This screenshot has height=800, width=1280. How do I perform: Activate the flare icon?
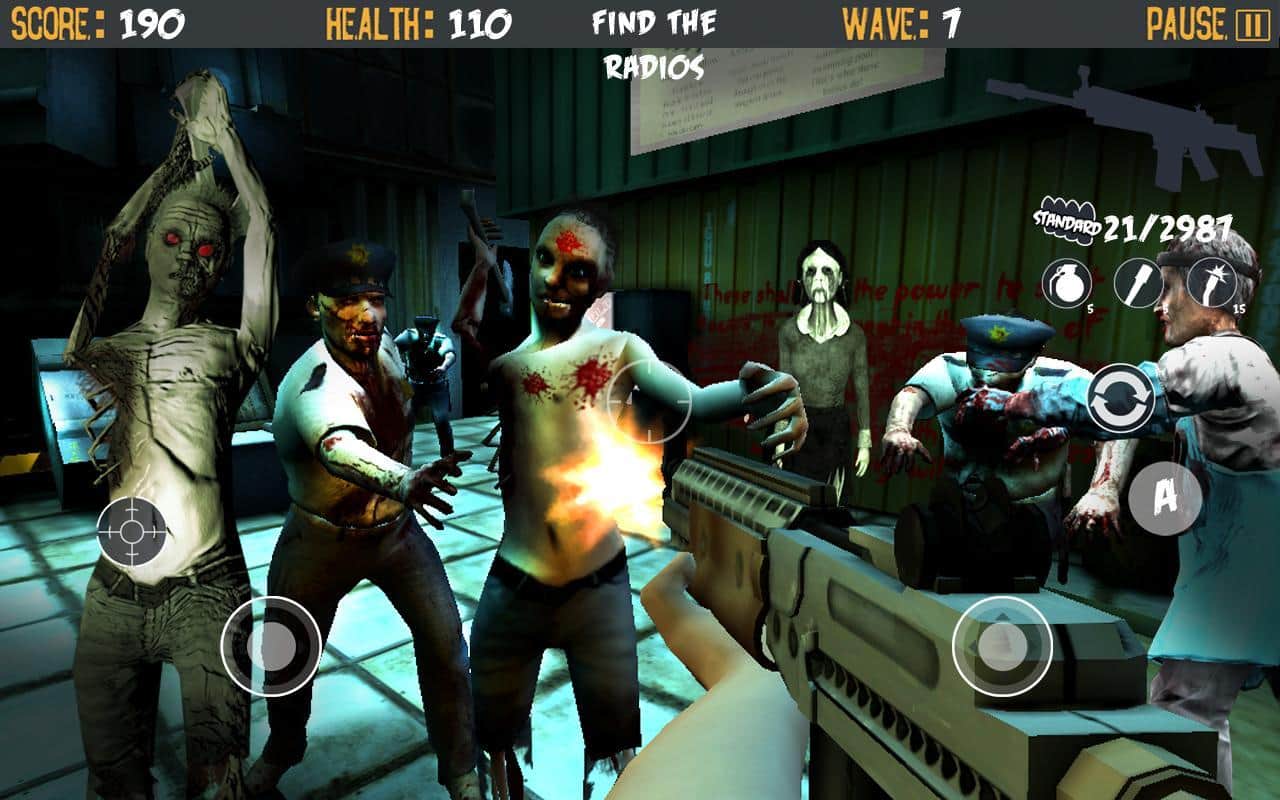pyautogui.click(x=1211, y=282)
